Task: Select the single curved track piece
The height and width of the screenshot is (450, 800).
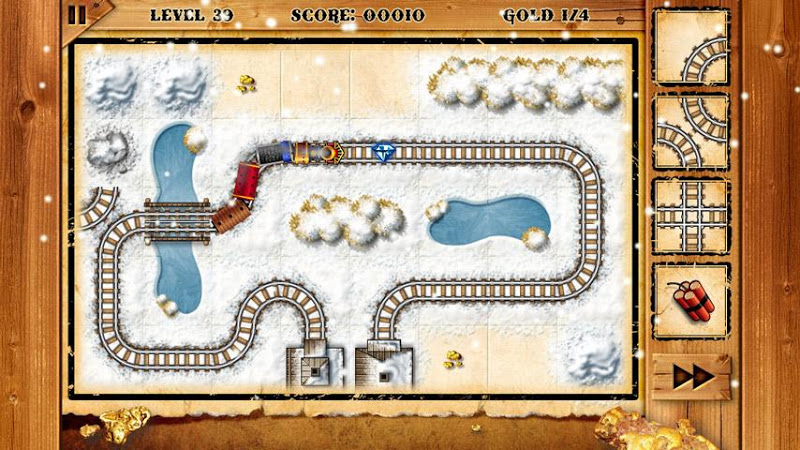Action: [691, 47]
